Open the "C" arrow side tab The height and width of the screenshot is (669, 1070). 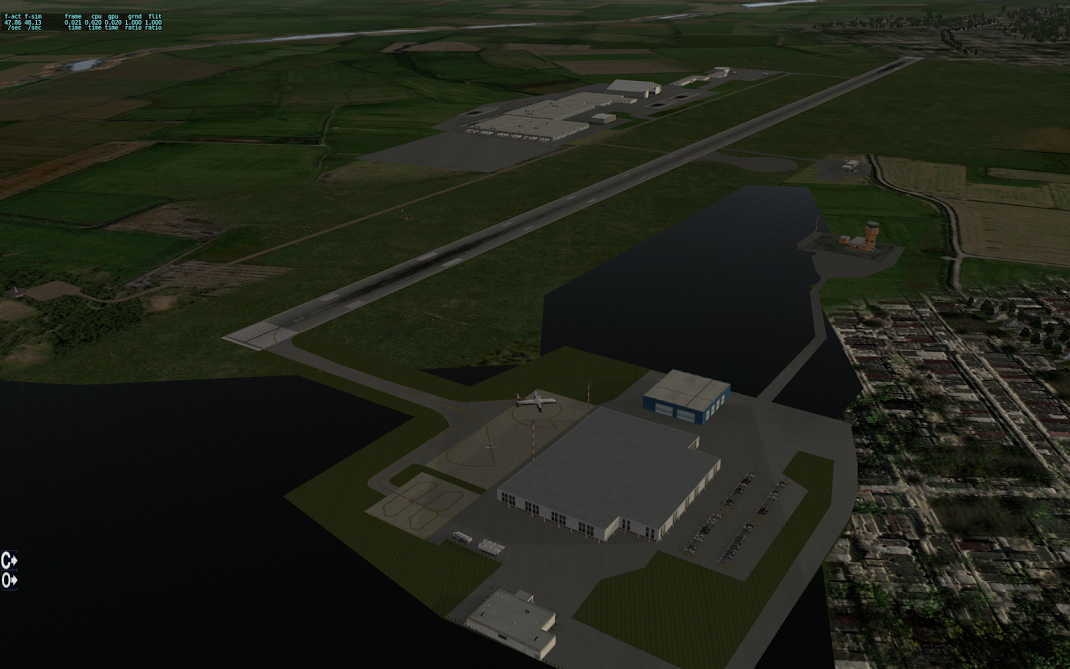coord(9,560)
